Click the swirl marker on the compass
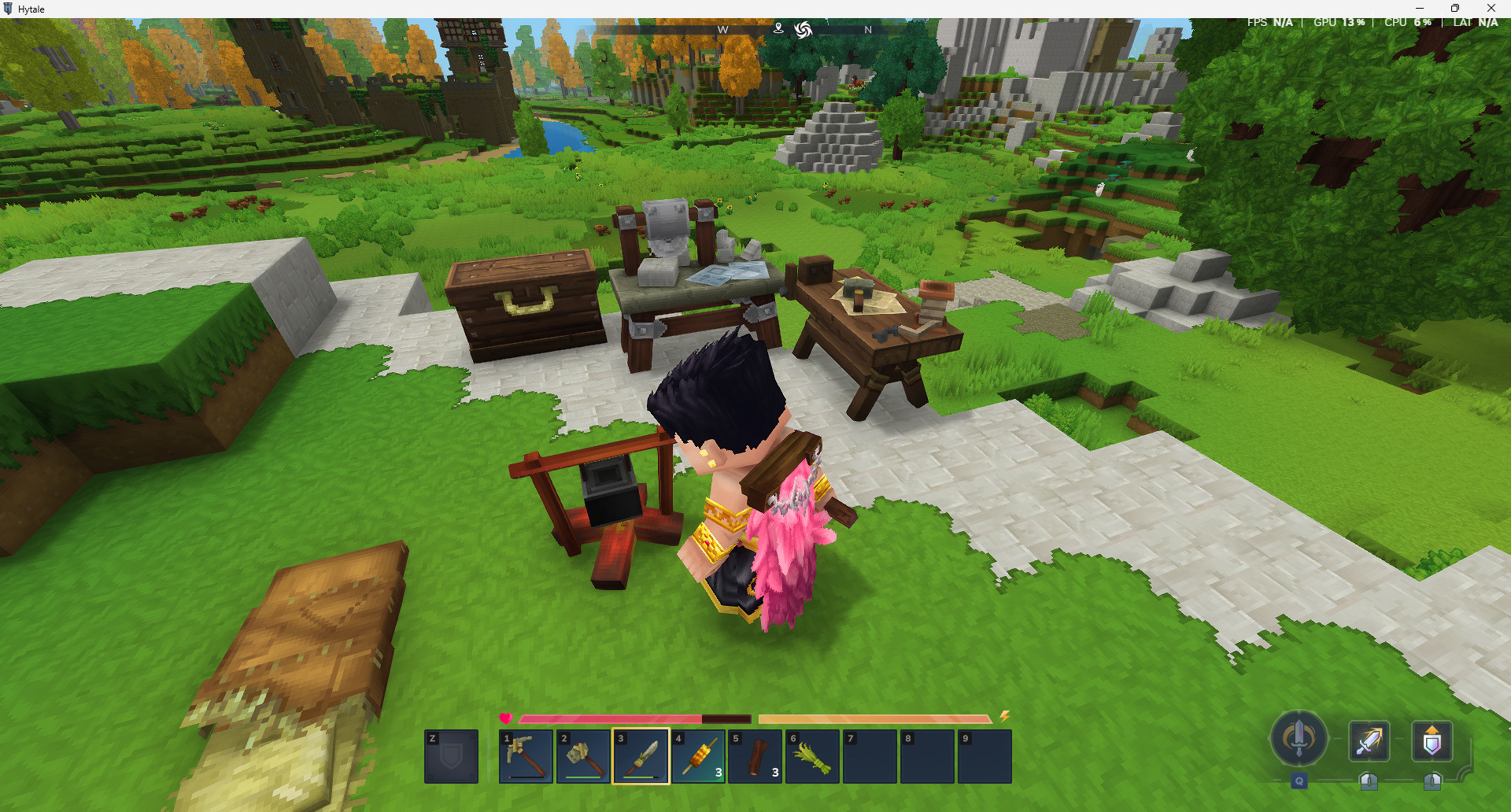This screenshot has height=812, width=1511. (x=803, y=30)
